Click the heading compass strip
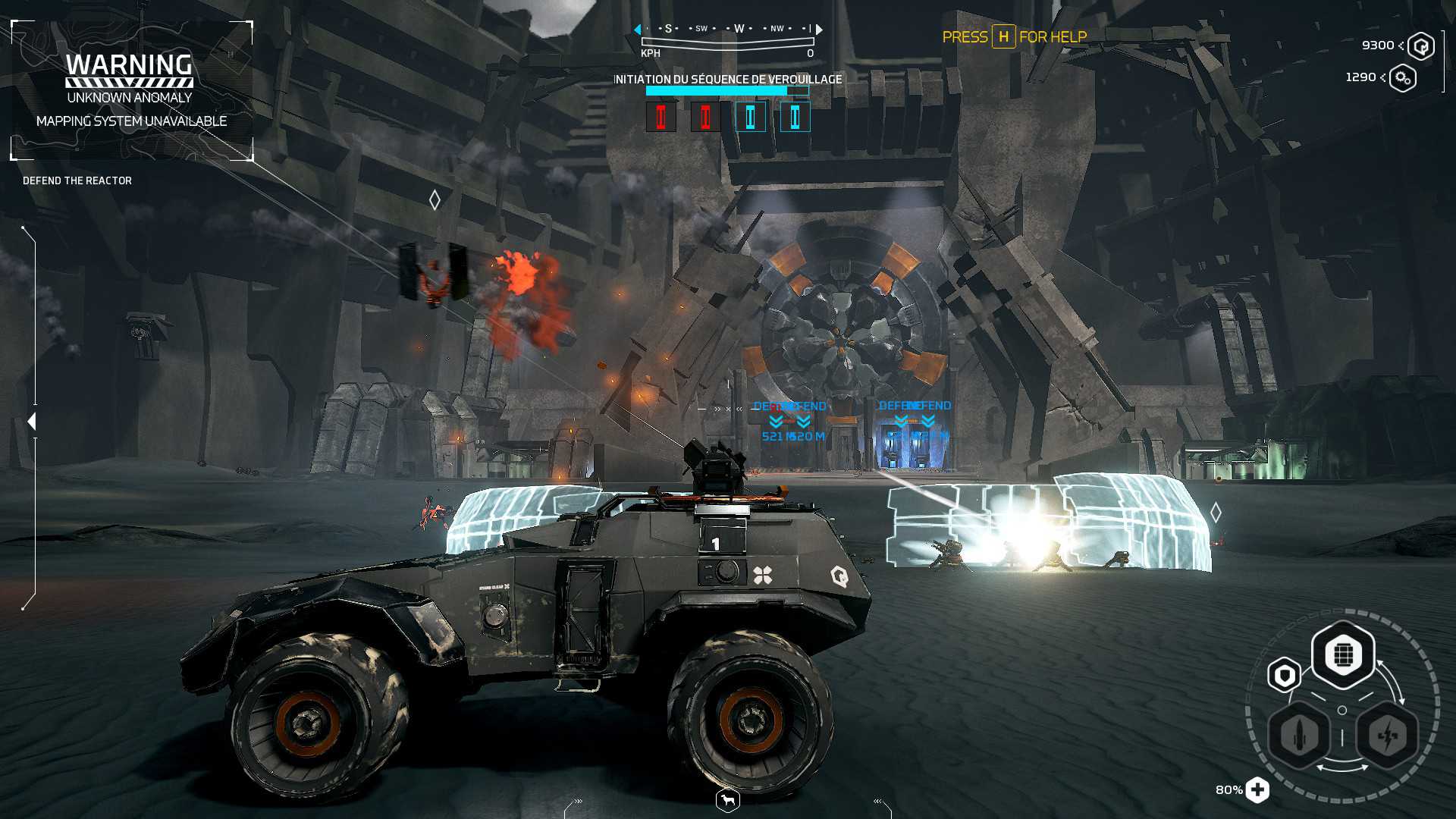 coord(728,30)
